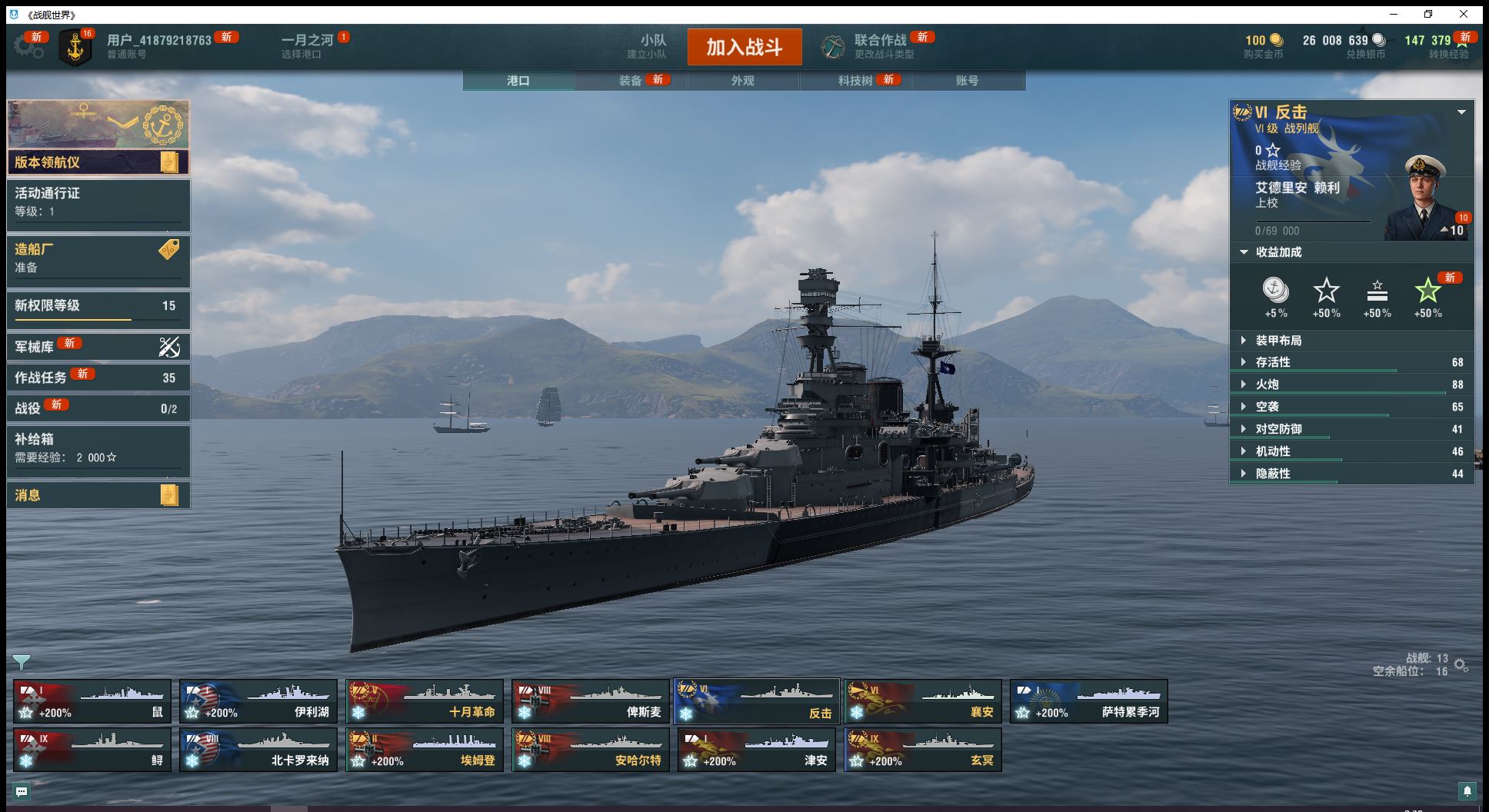Click the orange 加入战斗 battle button
The image size is (1489, 812).
[744, 47]
